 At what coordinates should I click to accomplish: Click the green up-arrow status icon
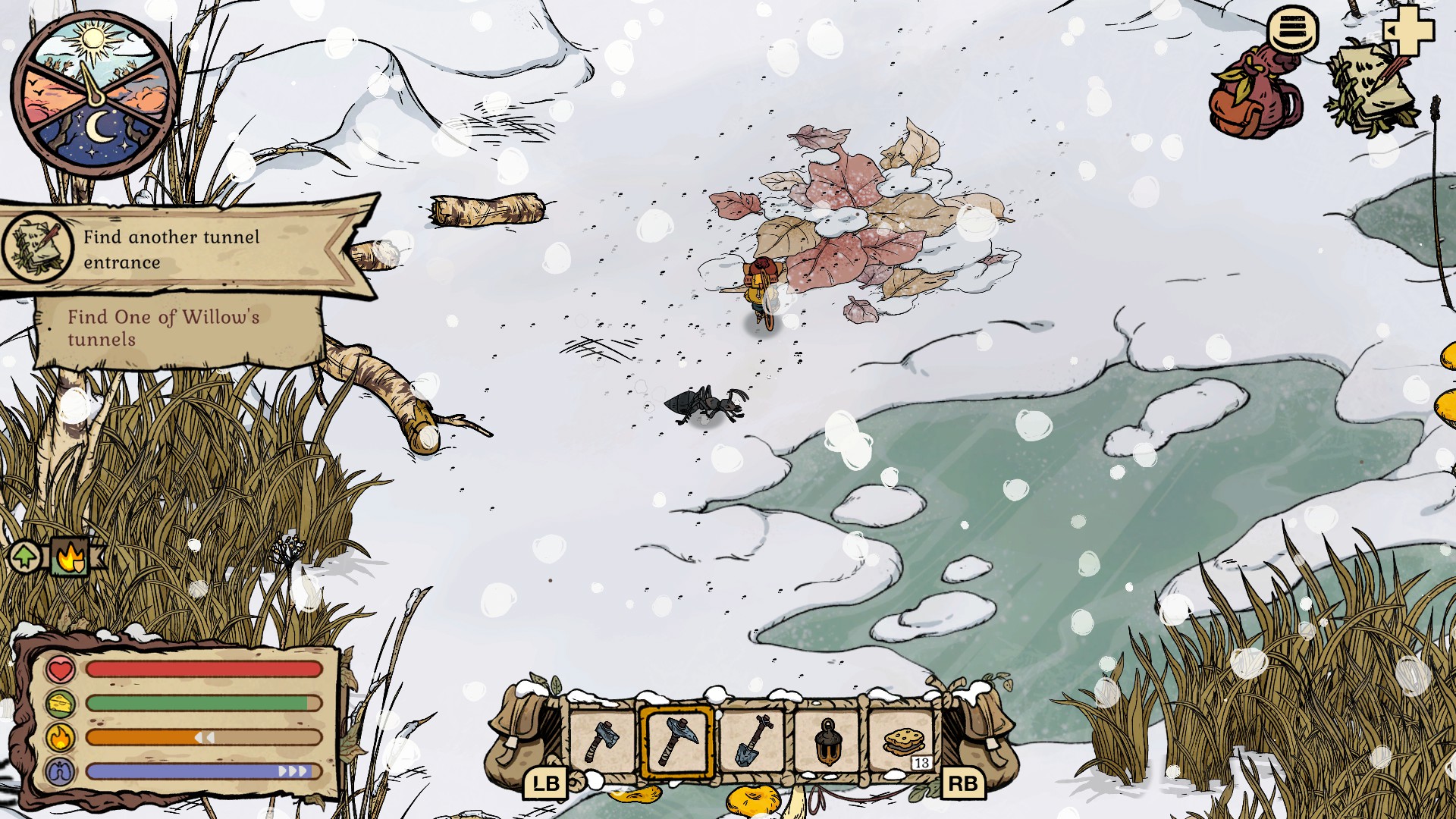point(25,557)
